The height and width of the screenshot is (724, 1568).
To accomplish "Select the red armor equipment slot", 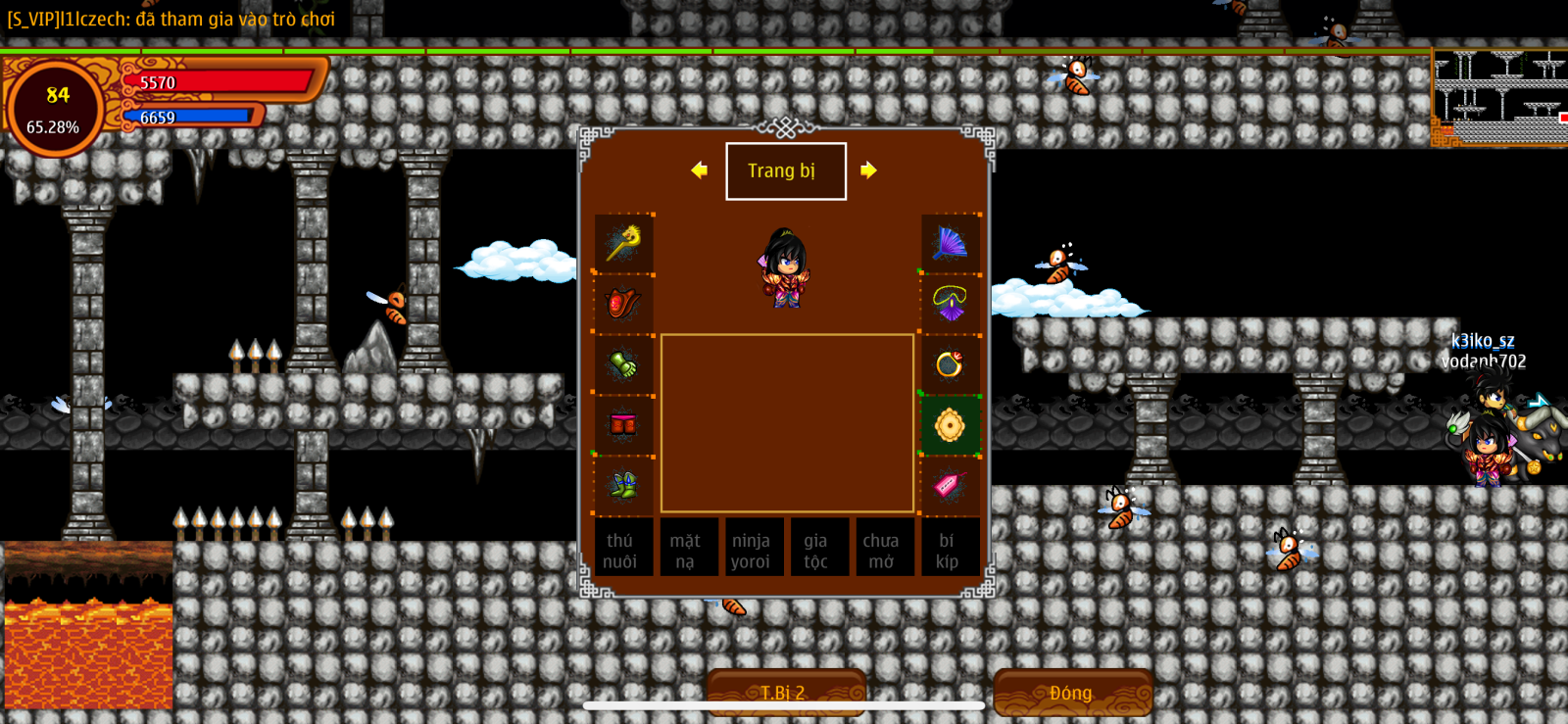I will click(623, 304).
